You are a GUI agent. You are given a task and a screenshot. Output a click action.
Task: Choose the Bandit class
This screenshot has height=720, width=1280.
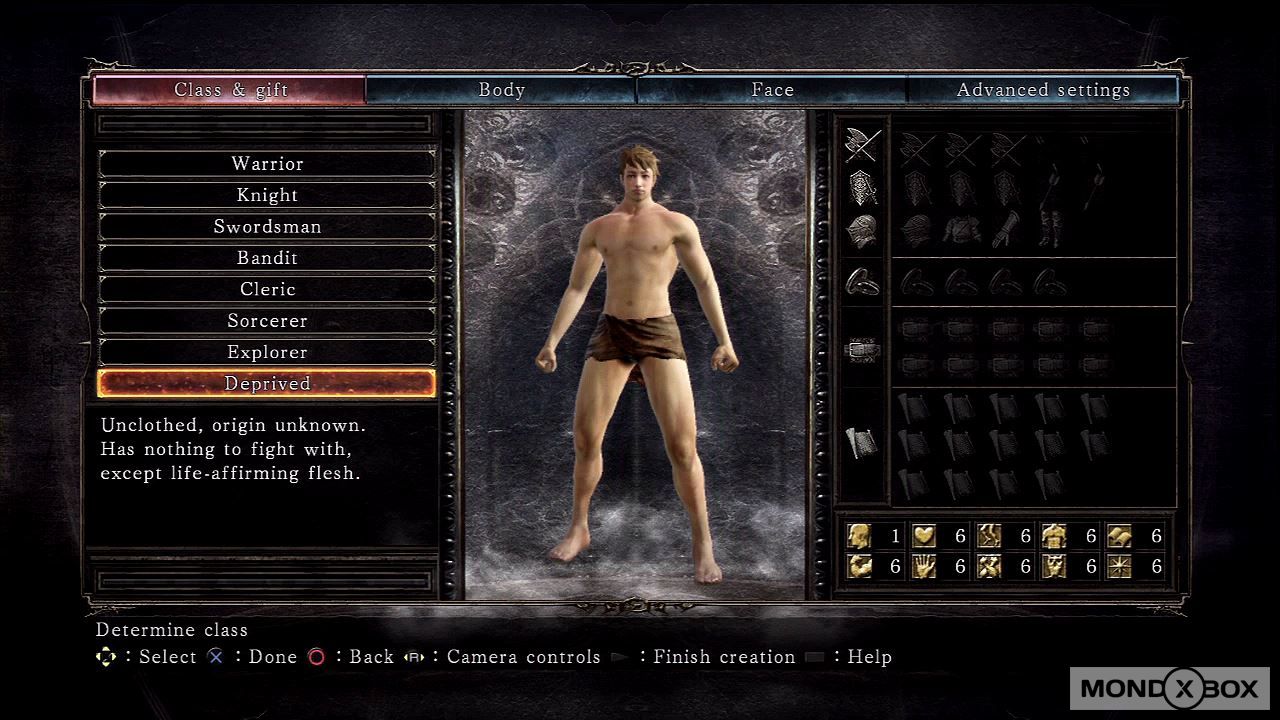[267, 258]
